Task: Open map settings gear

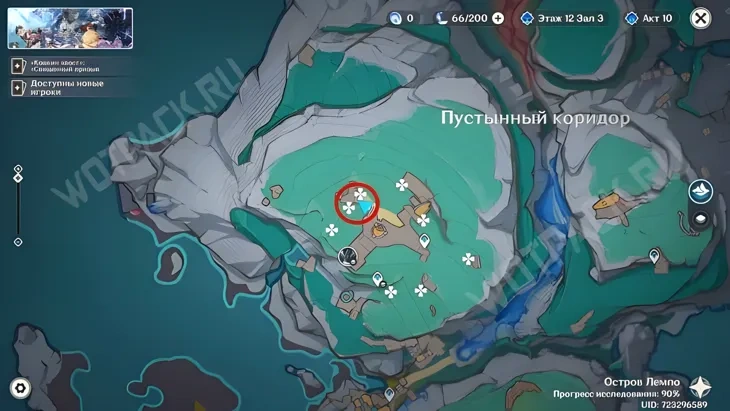Action: pyautogui.click(x=20, y=388)
